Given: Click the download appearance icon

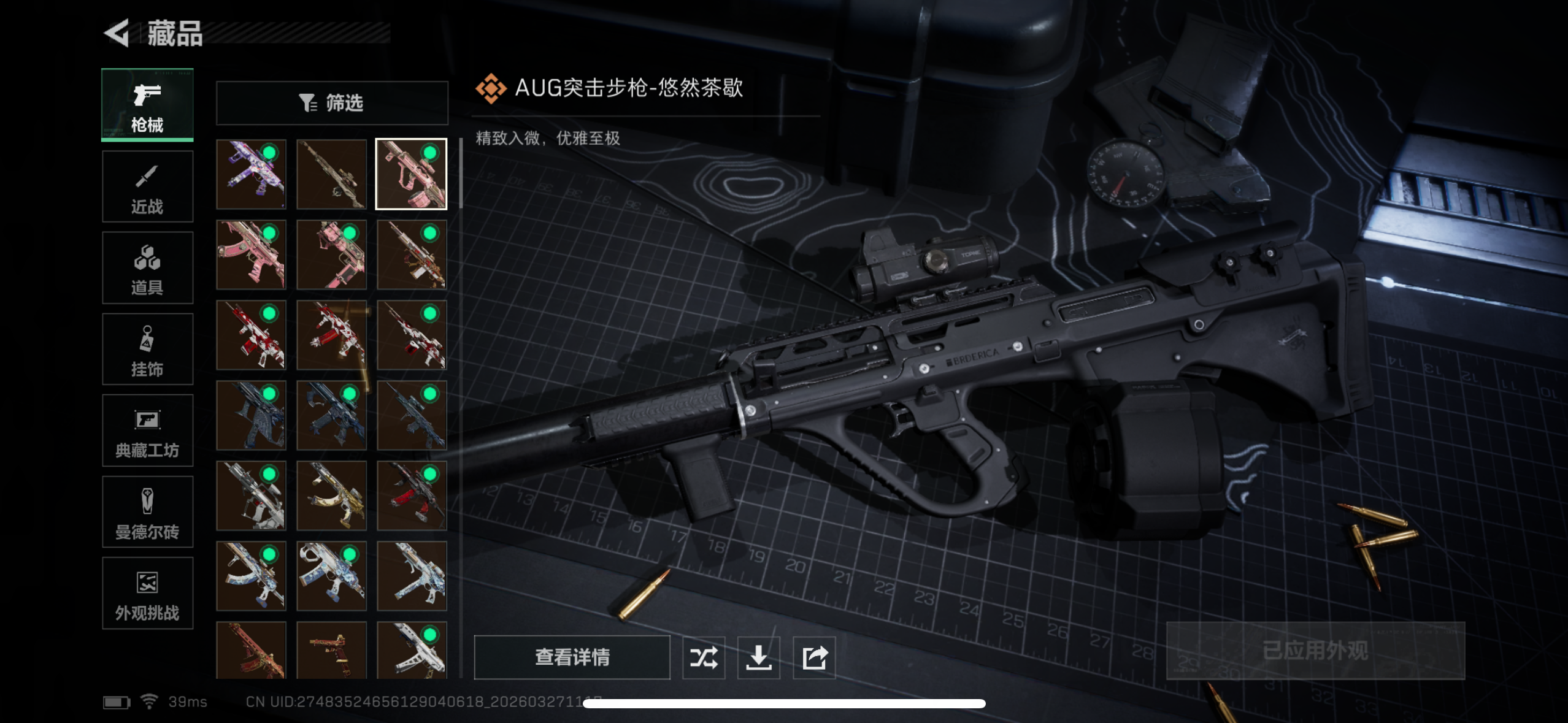Looking at the screenshot, I should point(759,657).
